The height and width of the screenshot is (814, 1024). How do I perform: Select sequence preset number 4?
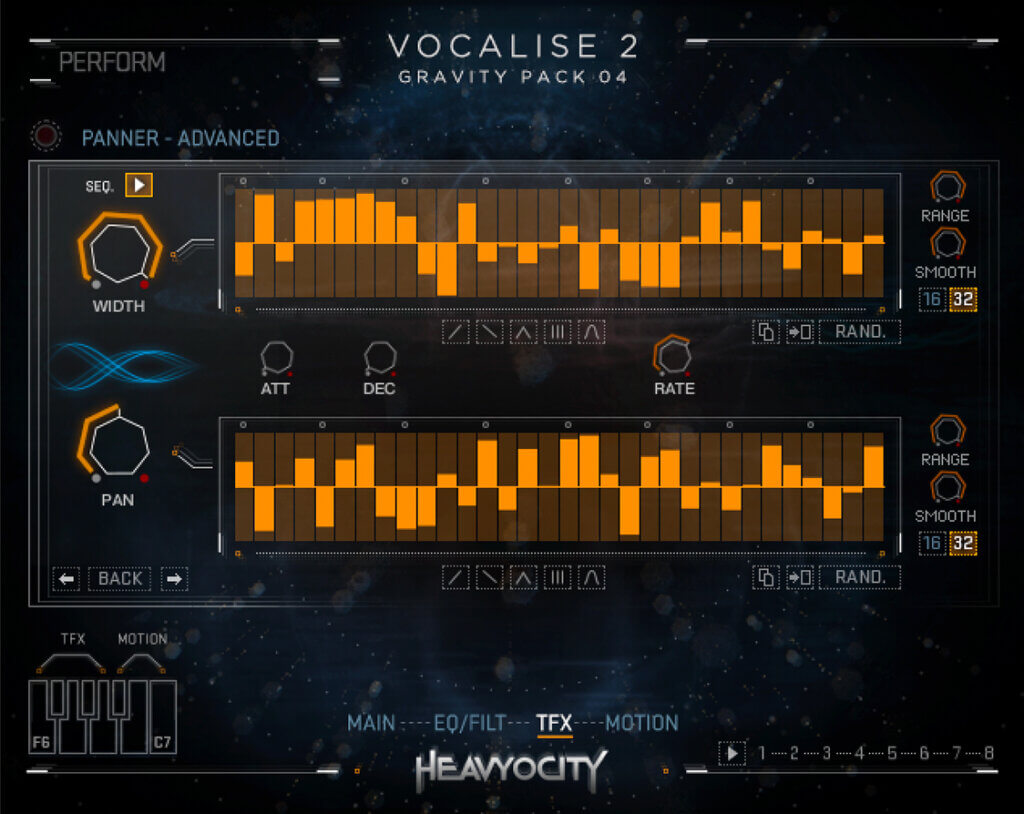click(x=858, y=753)
